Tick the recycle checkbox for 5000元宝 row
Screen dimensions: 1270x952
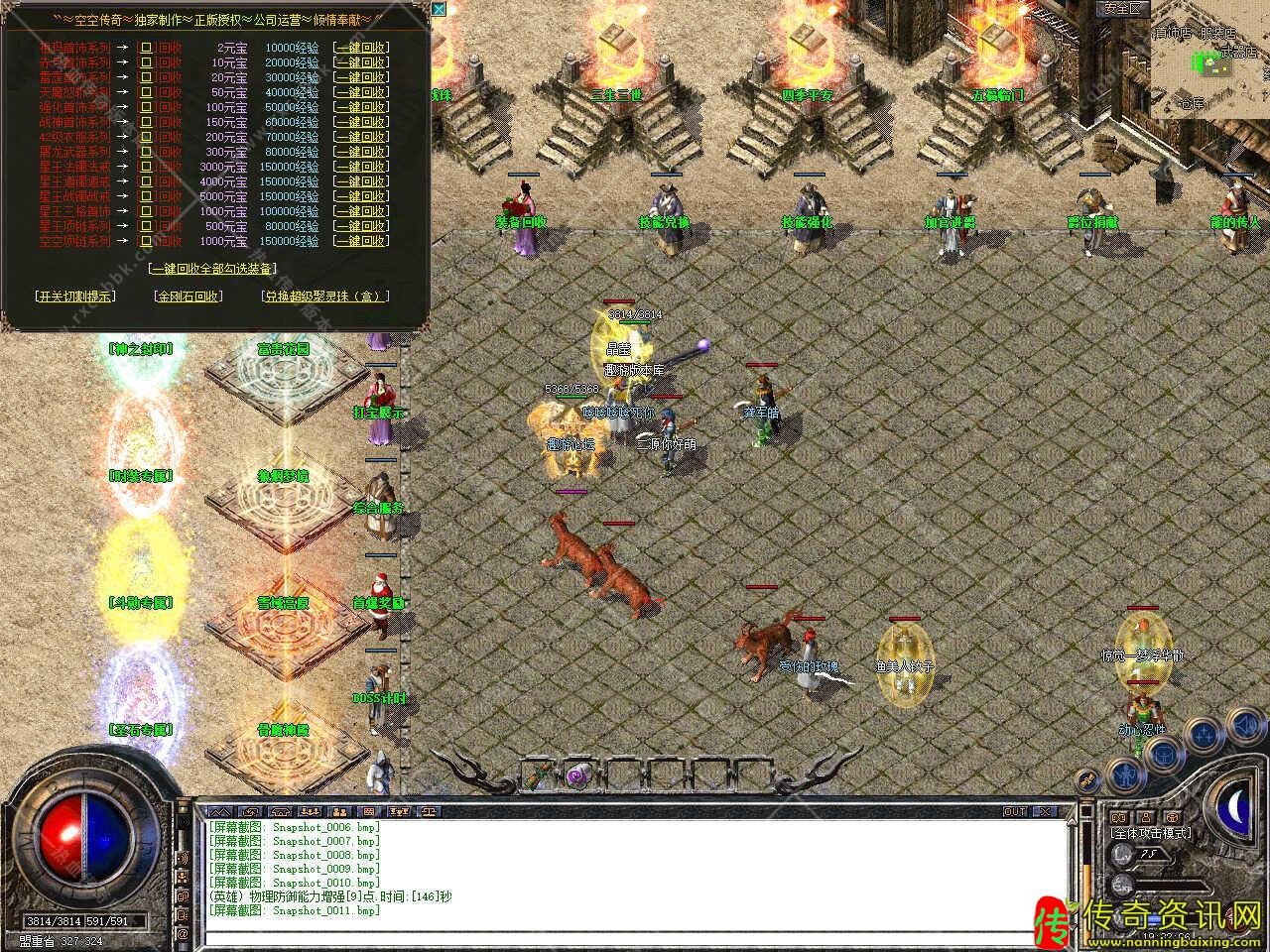pos(146,196)
